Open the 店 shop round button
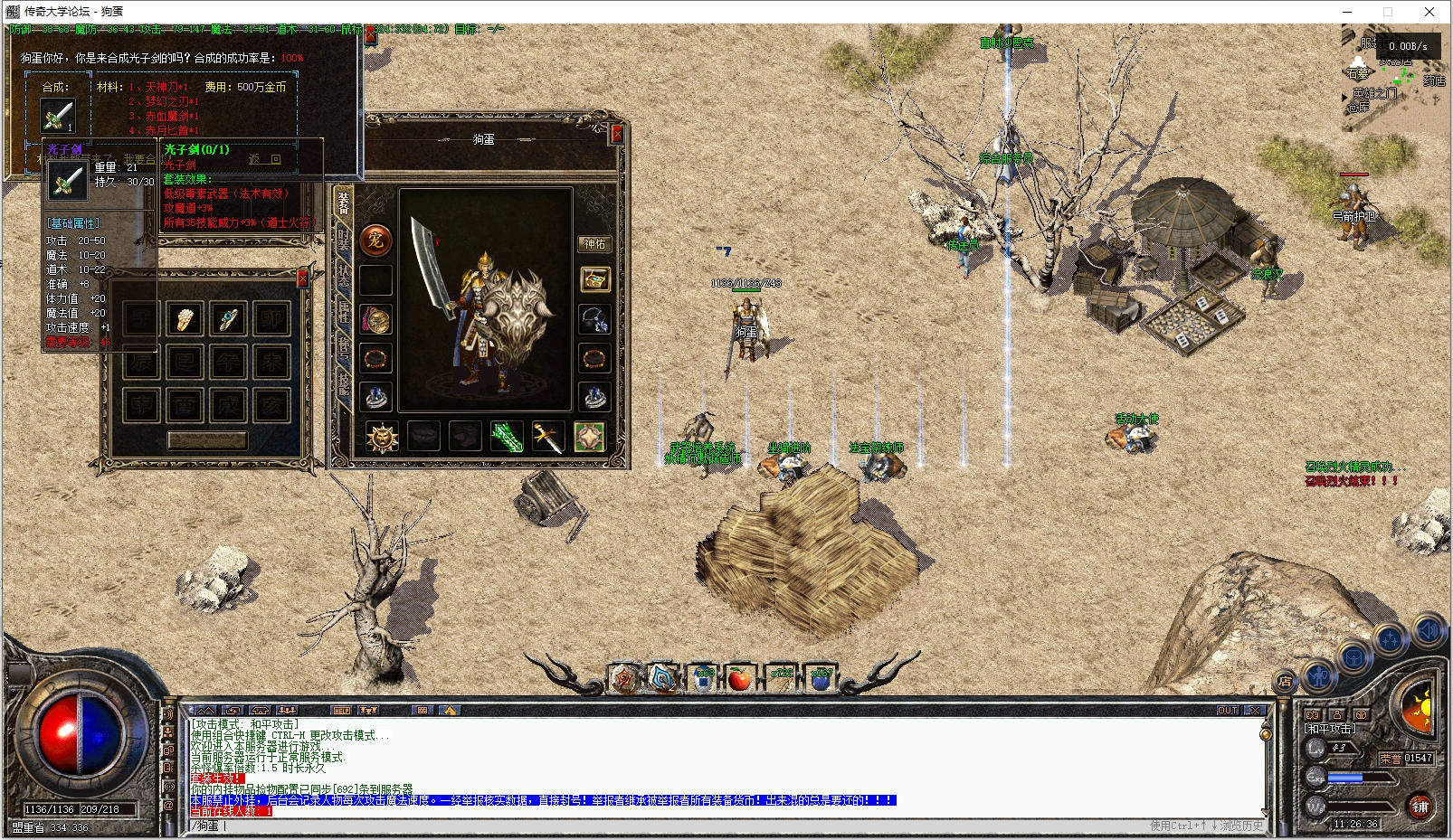 click(x=1284, y=683)
